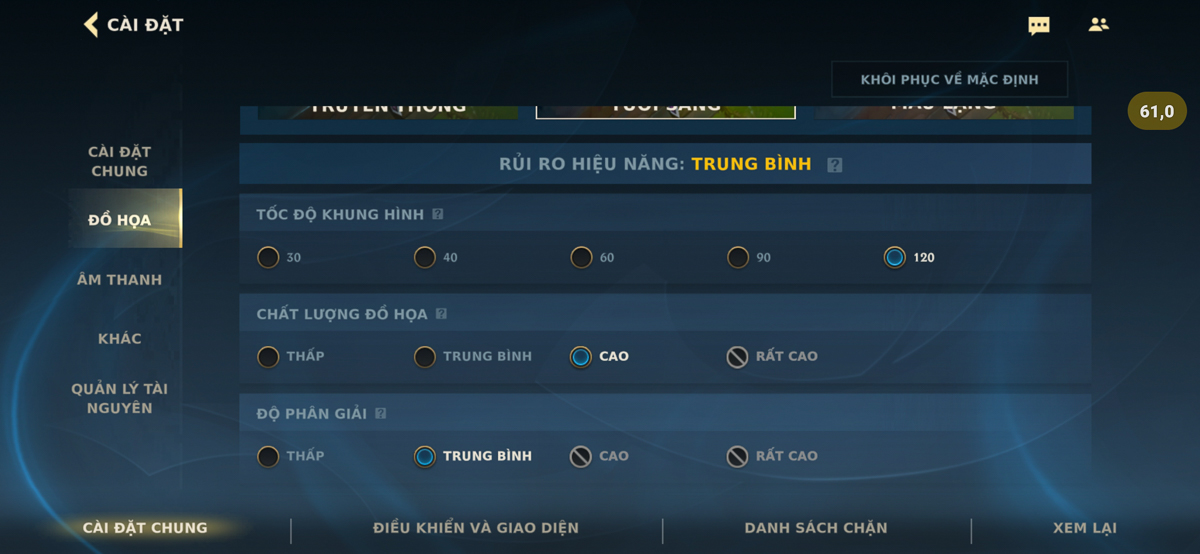This screenshot has height=554, width=1200.
Task: Set Chất Lượng Đồ Họa to Thấp
Action: point(268,357)
